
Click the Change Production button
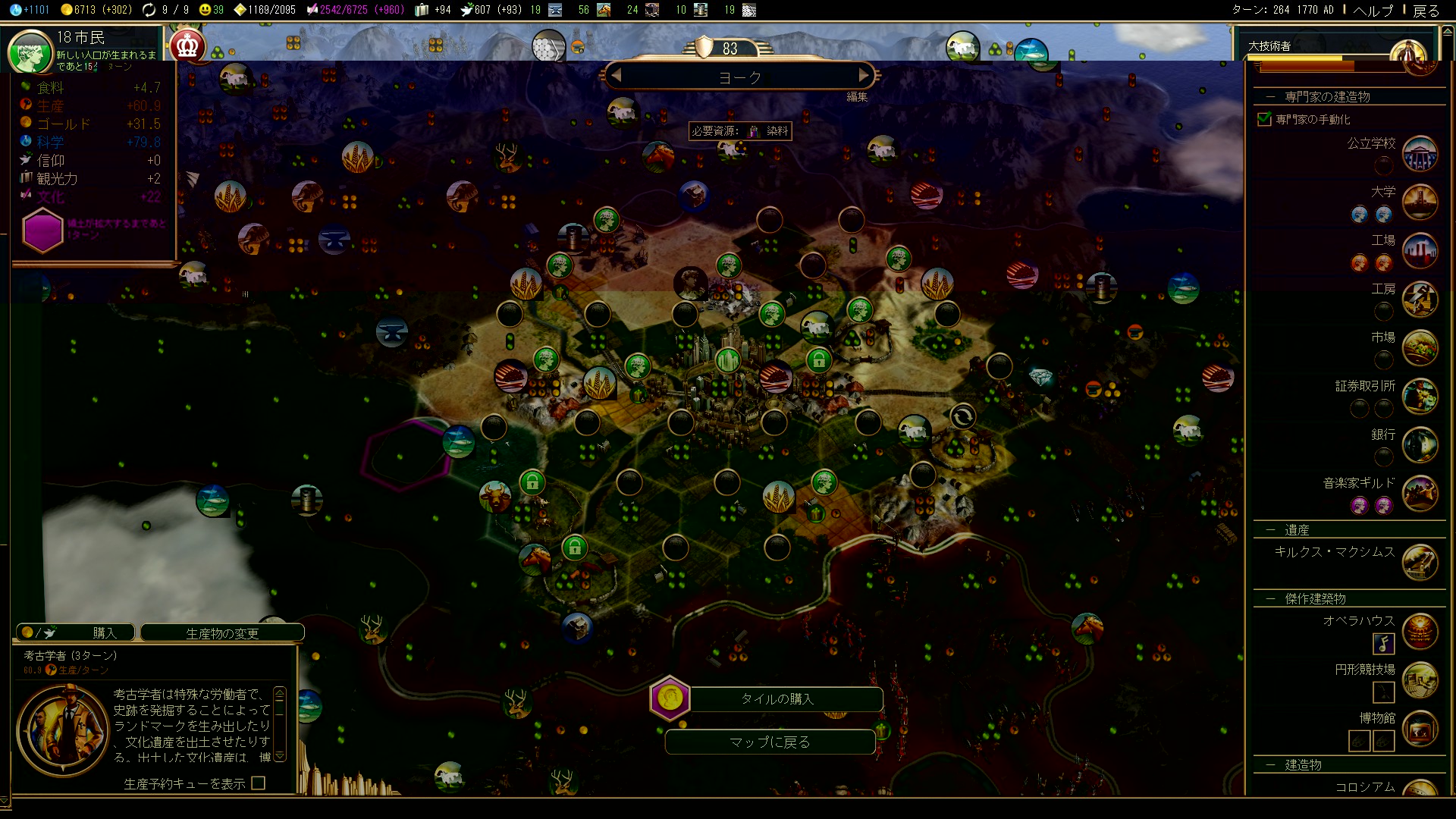(x=222, y=633)
